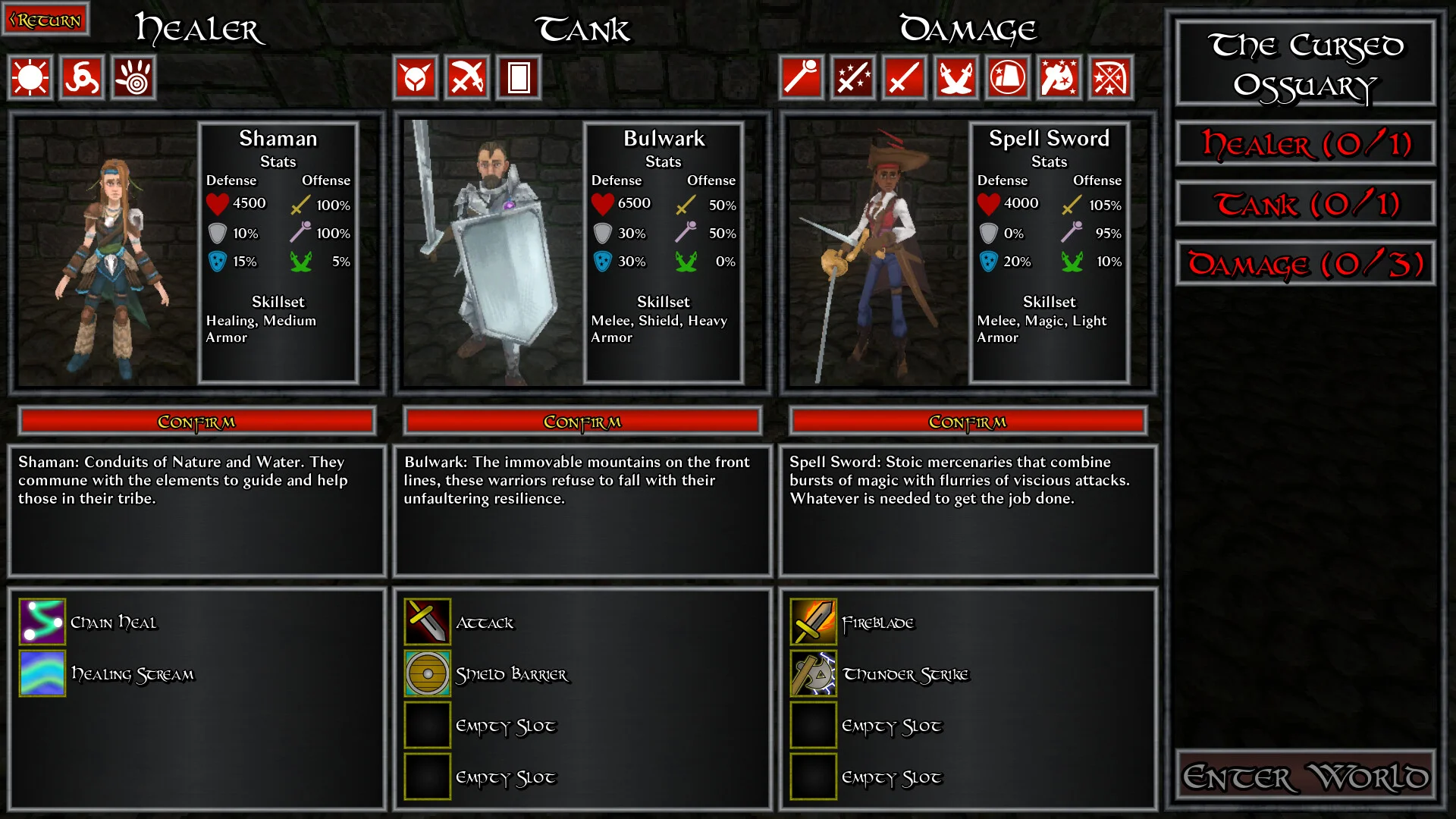Pick the hand-with-target healer class icon
Image resolution: width=1456 pixels, height=819 pixels.
tap(134, 77)
